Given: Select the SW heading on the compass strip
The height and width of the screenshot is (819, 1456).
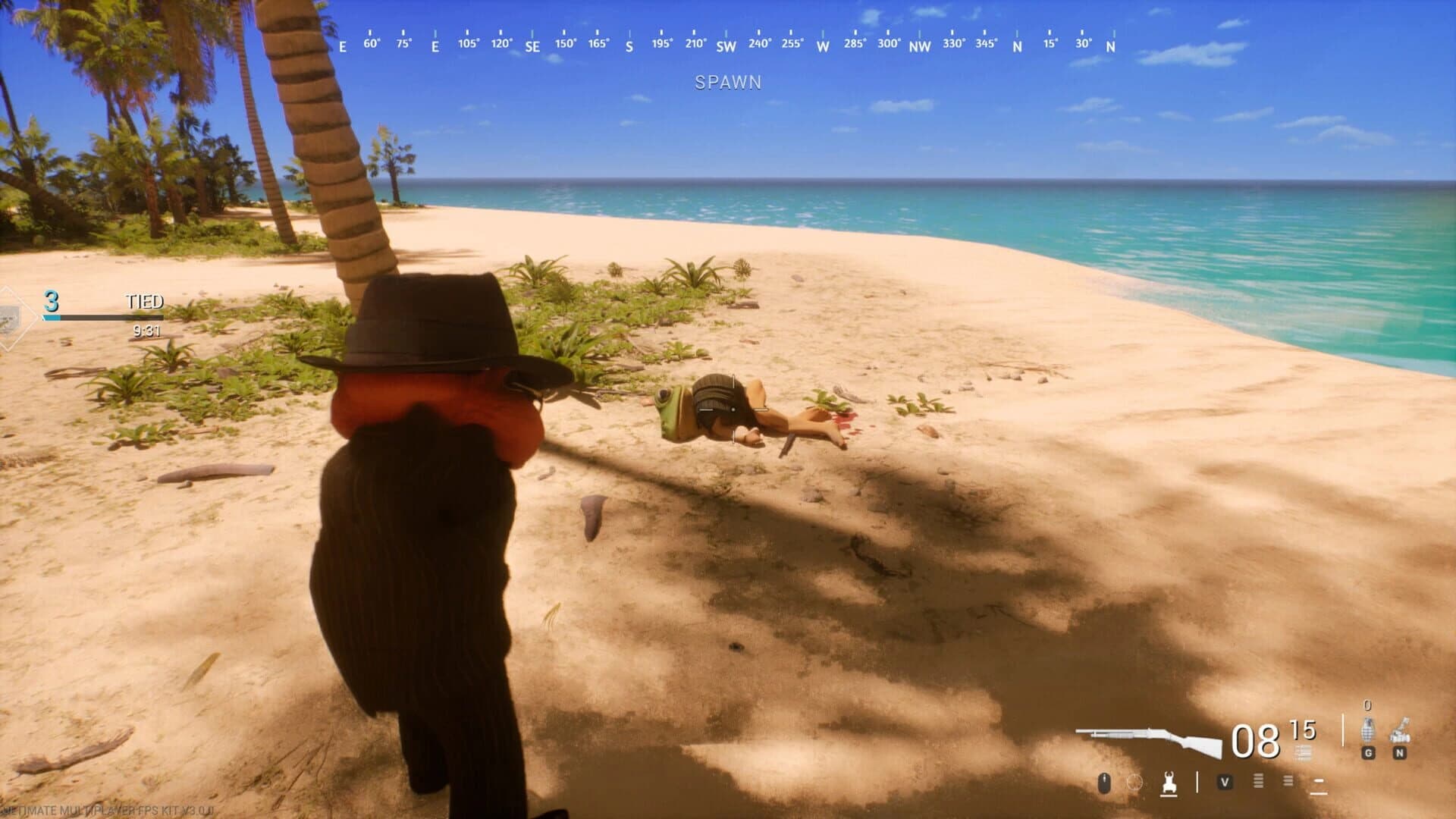Looking at the screenshot, I should click(x=726, y=45).
